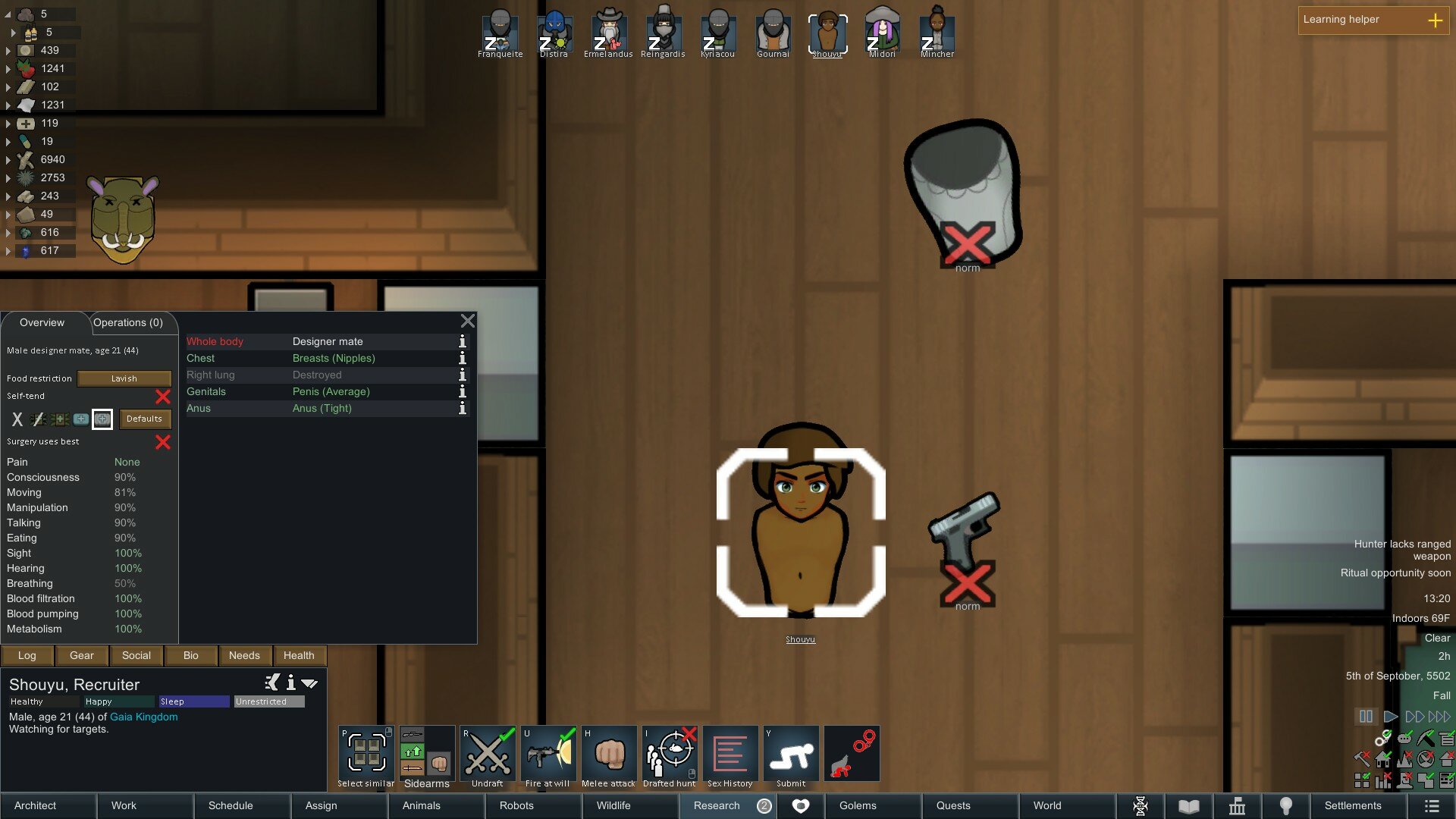
Task: Open the Lavish food restriction dropdown
Action: point(124,378)
